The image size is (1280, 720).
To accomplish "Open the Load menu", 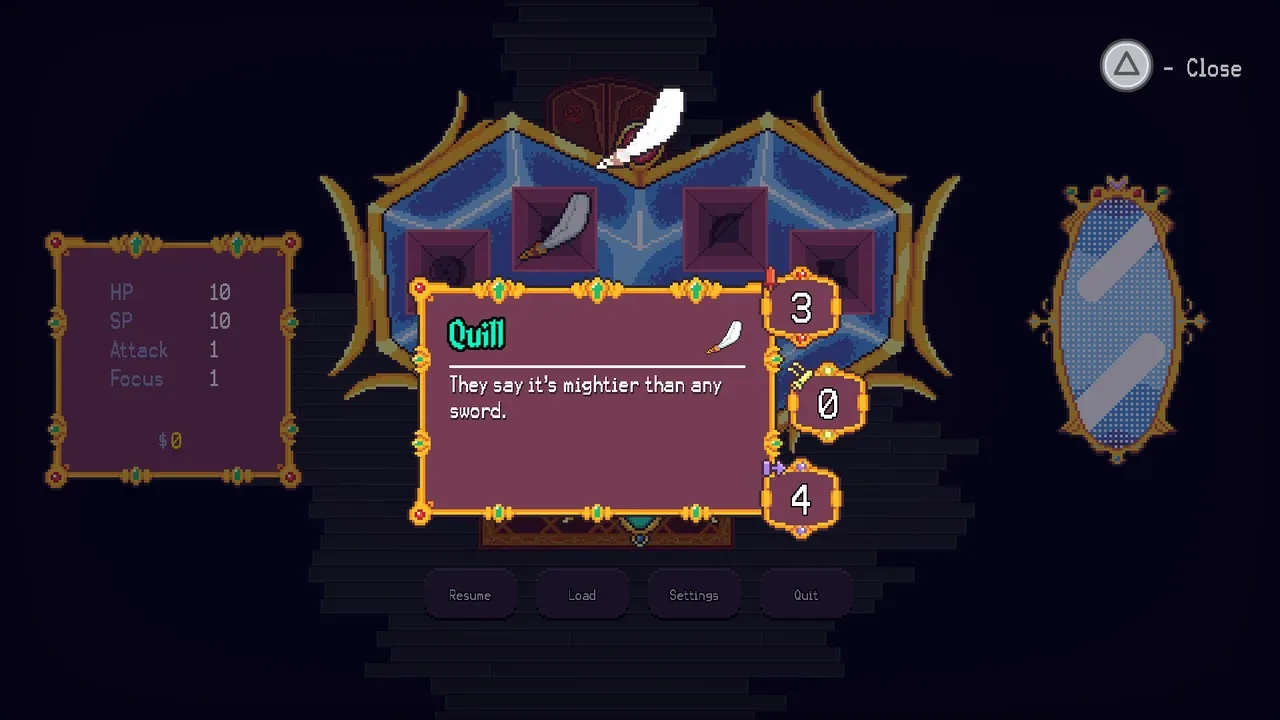I will pyautogui.click(x=582, y=595).
